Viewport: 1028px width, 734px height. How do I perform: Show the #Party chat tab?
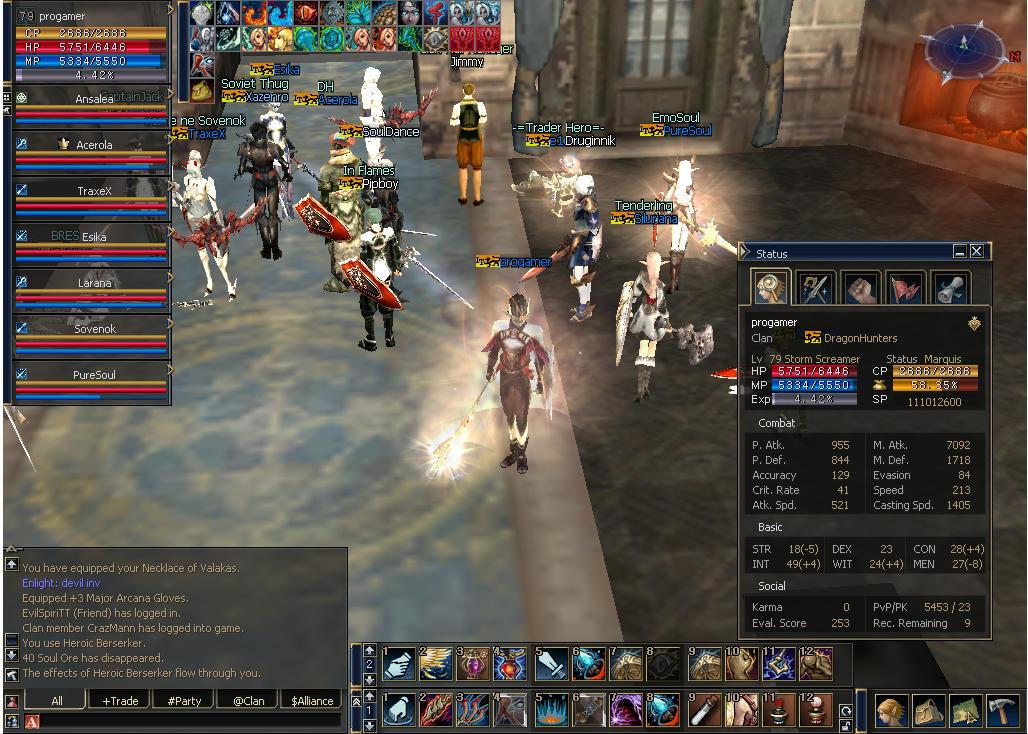click(184, 700)
